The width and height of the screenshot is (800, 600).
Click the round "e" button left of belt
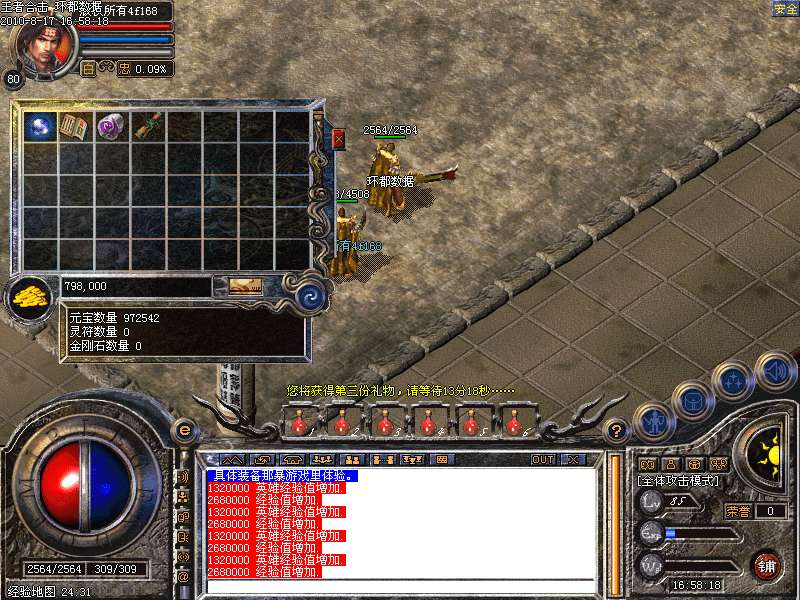(x=184, y=430)
